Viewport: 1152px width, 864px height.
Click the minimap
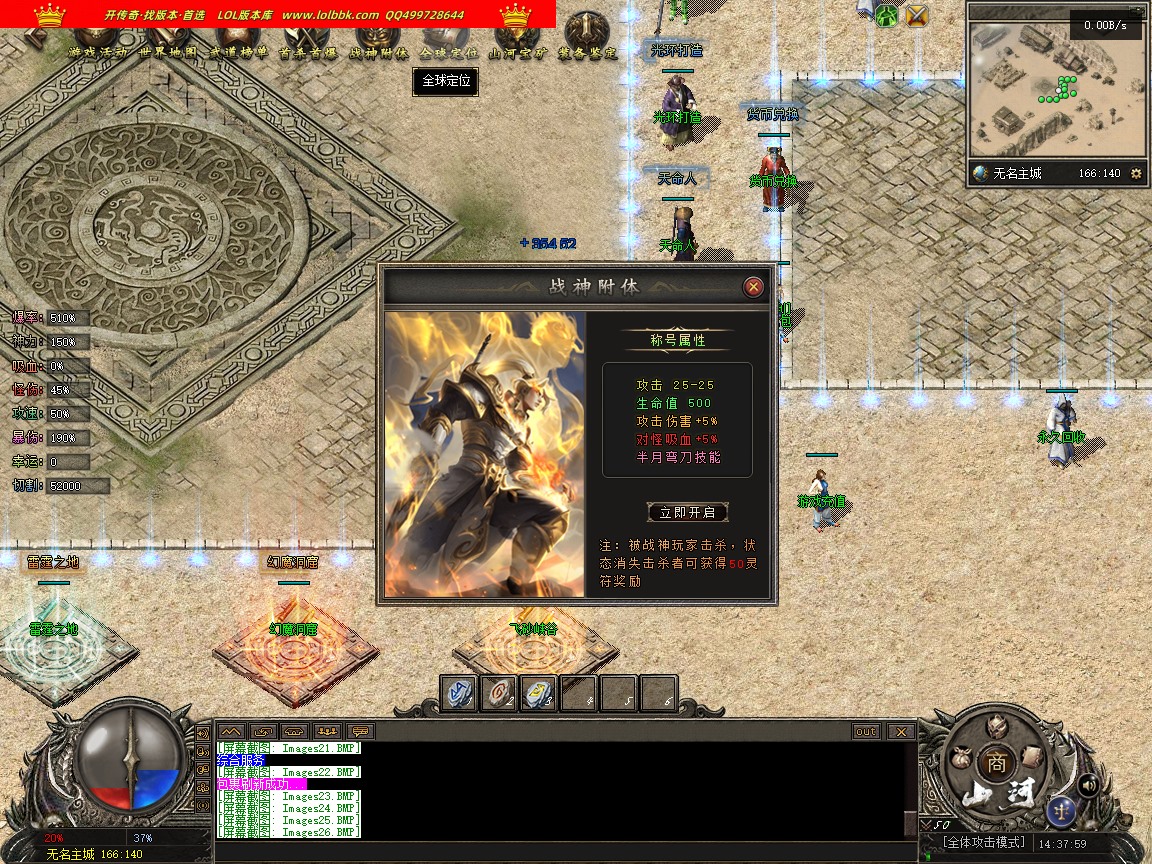point(1056,90)
